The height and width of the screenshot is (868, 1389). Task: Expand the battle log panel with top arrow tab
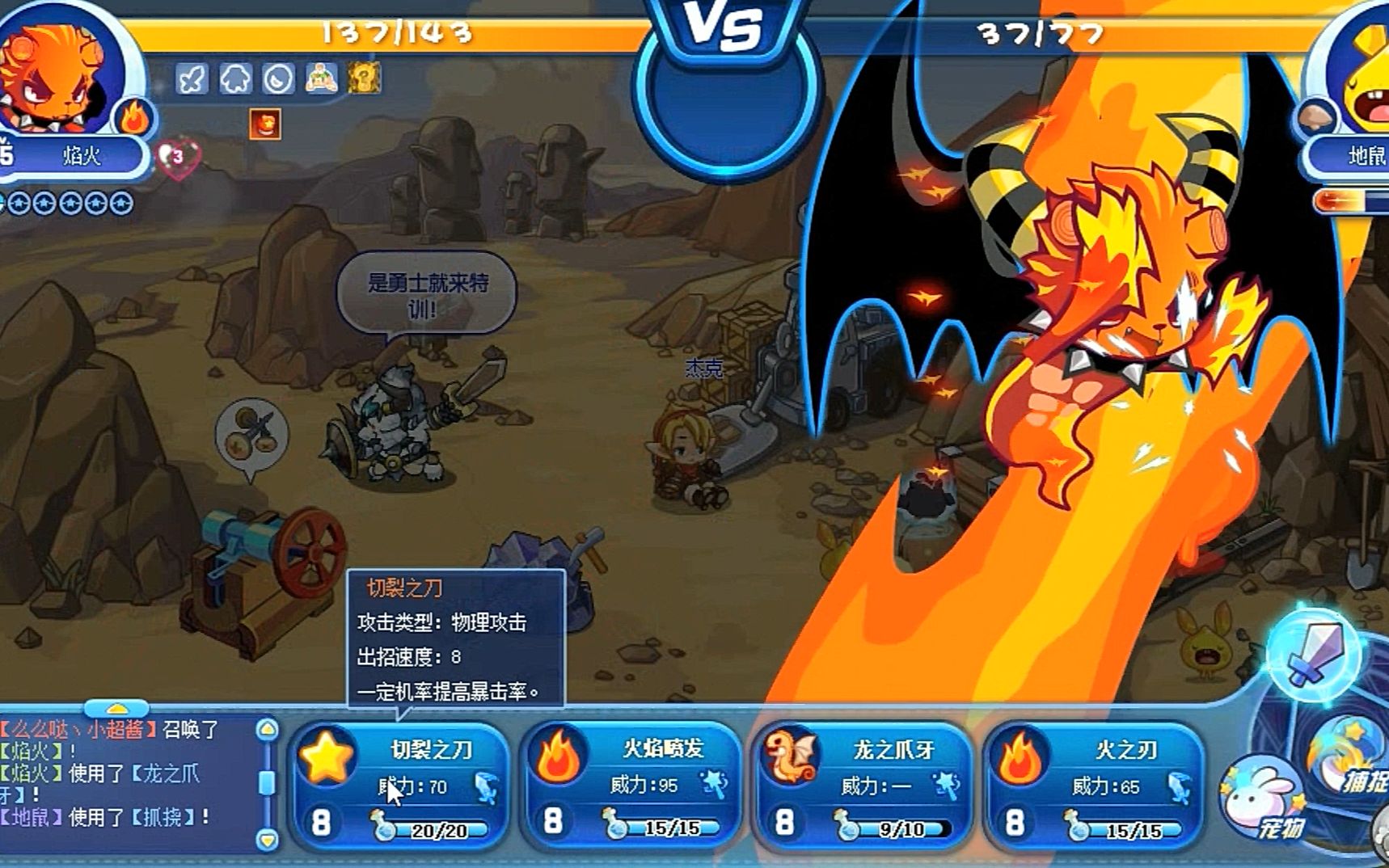(116, 710)
